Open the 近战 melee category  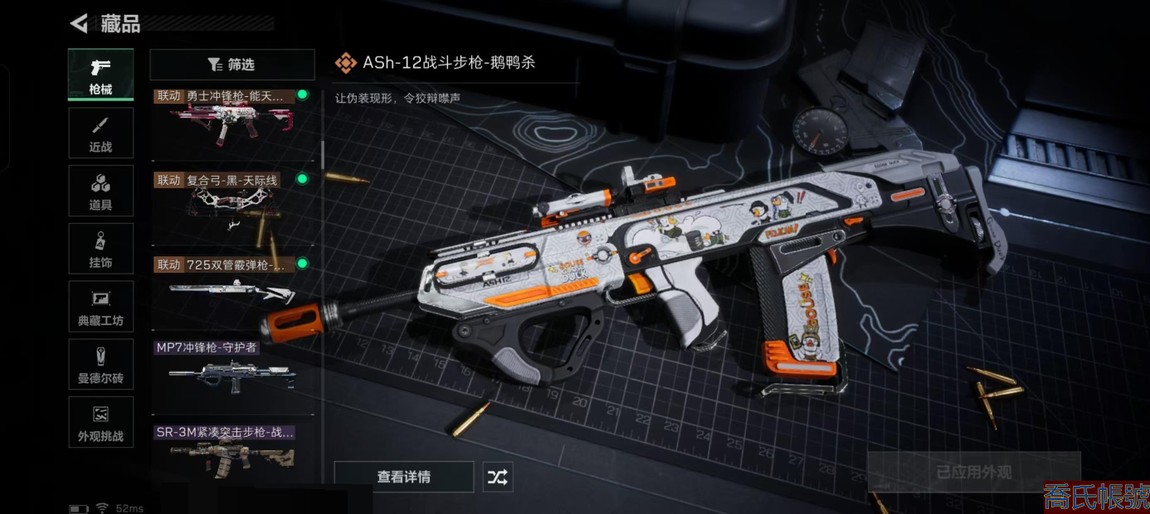click(x=101, y=133)
